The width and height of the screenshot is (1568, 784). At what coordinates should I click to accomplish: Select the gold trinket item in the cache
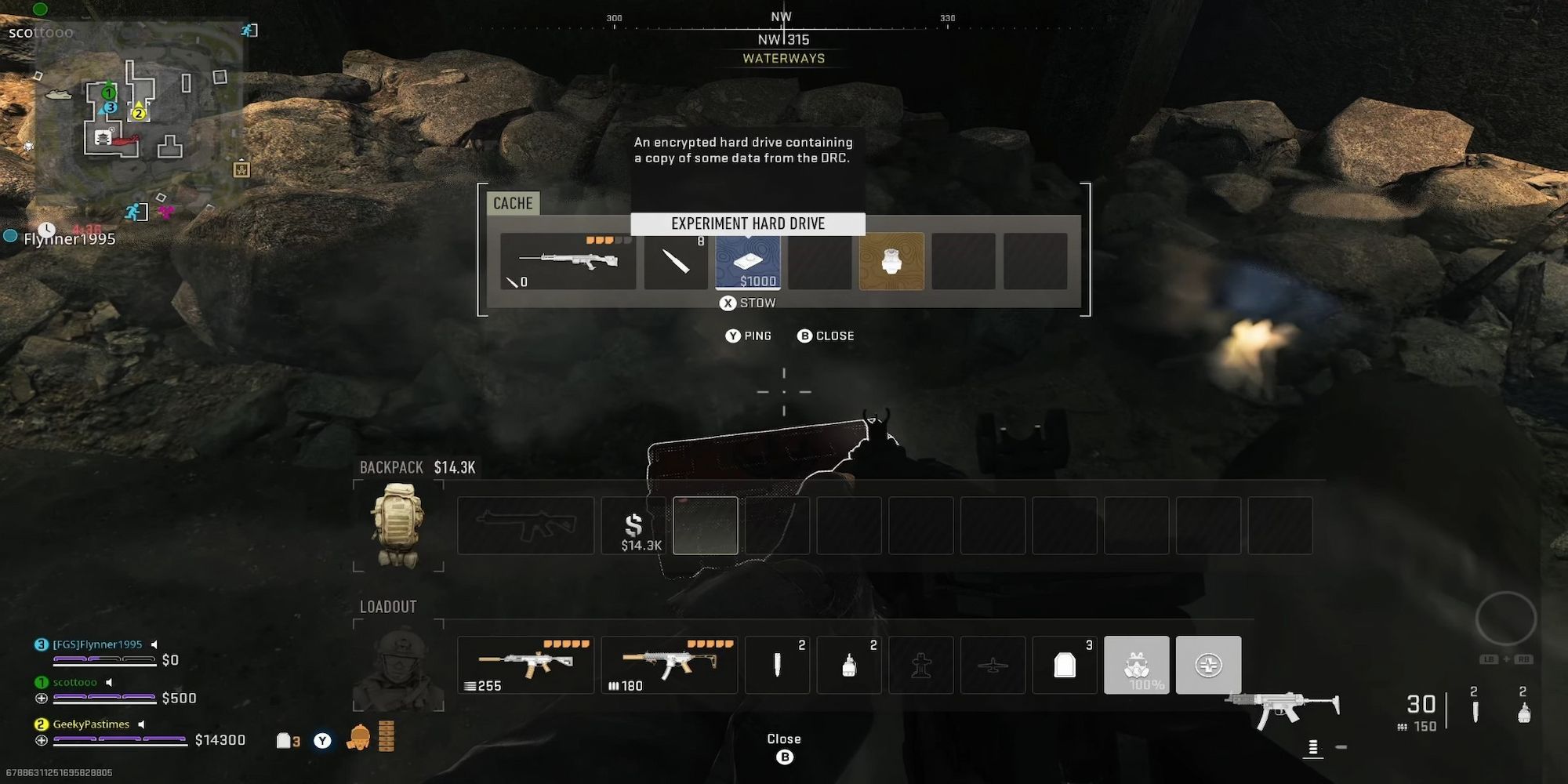891,262
